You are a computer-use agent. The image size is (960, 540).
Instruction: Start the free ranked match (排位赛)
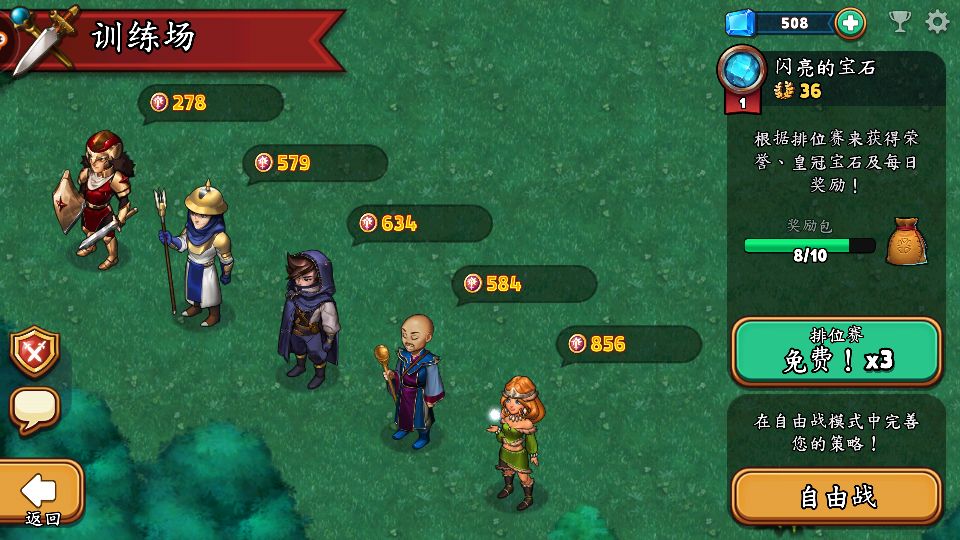tap(836, 352)
